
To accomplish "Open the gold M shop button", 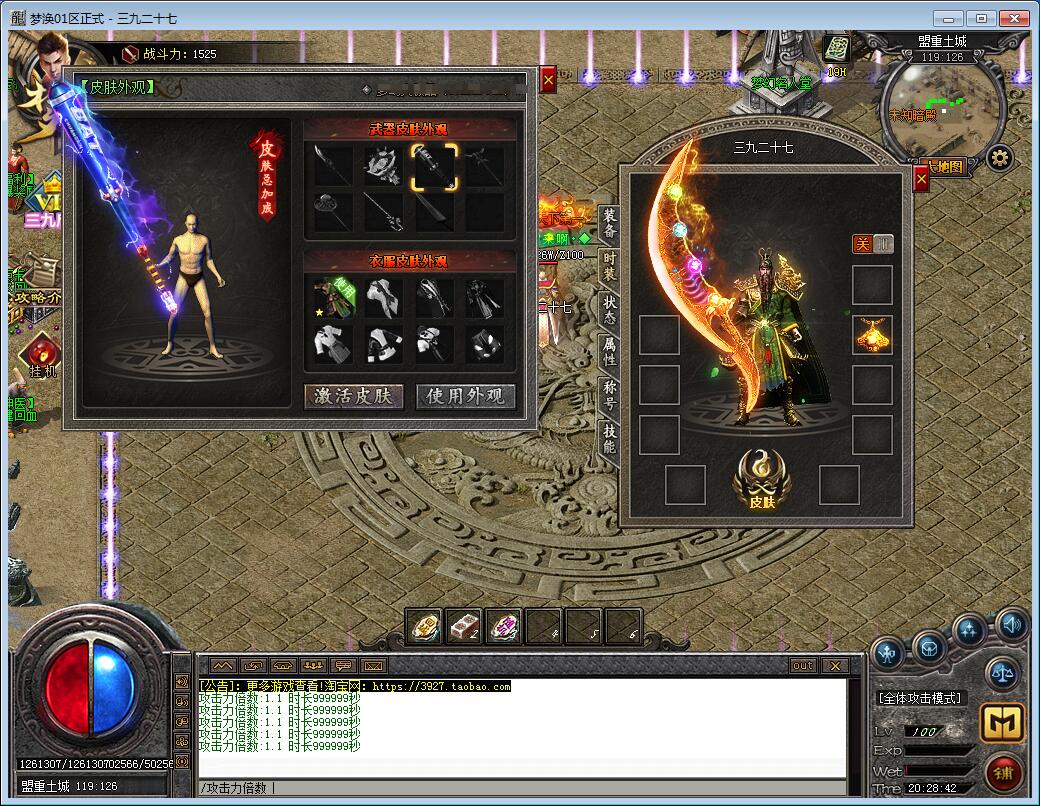I will pyautogui.click(x=1001, y=722).
